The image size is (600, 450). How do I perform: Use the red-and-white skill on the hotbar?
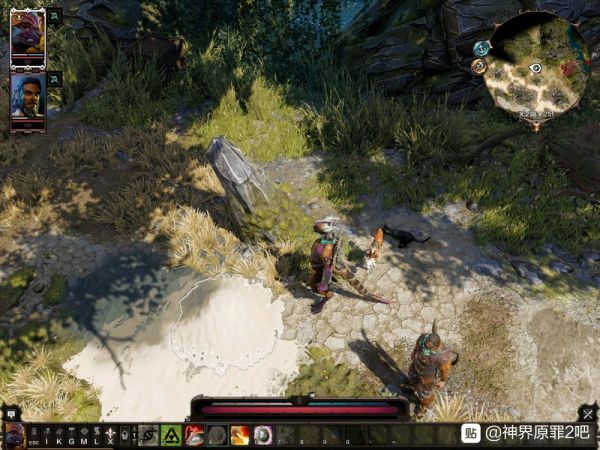pyautogui.click(x=194, y=435)
